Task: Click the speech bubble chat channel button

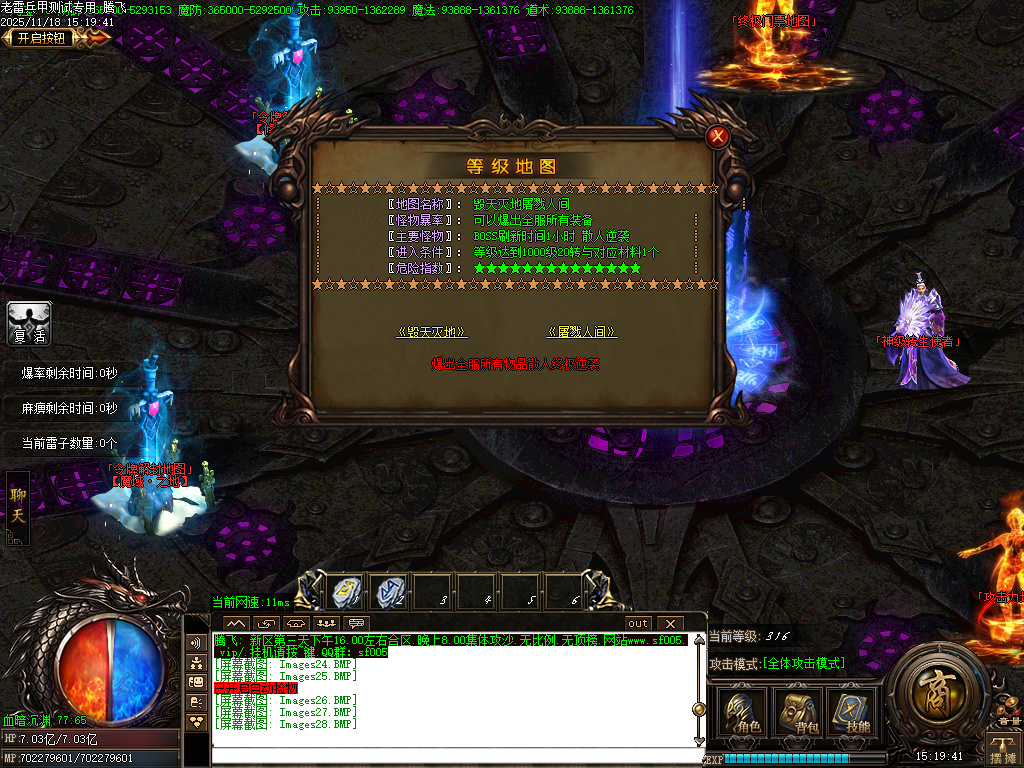Action: (357, 624)
